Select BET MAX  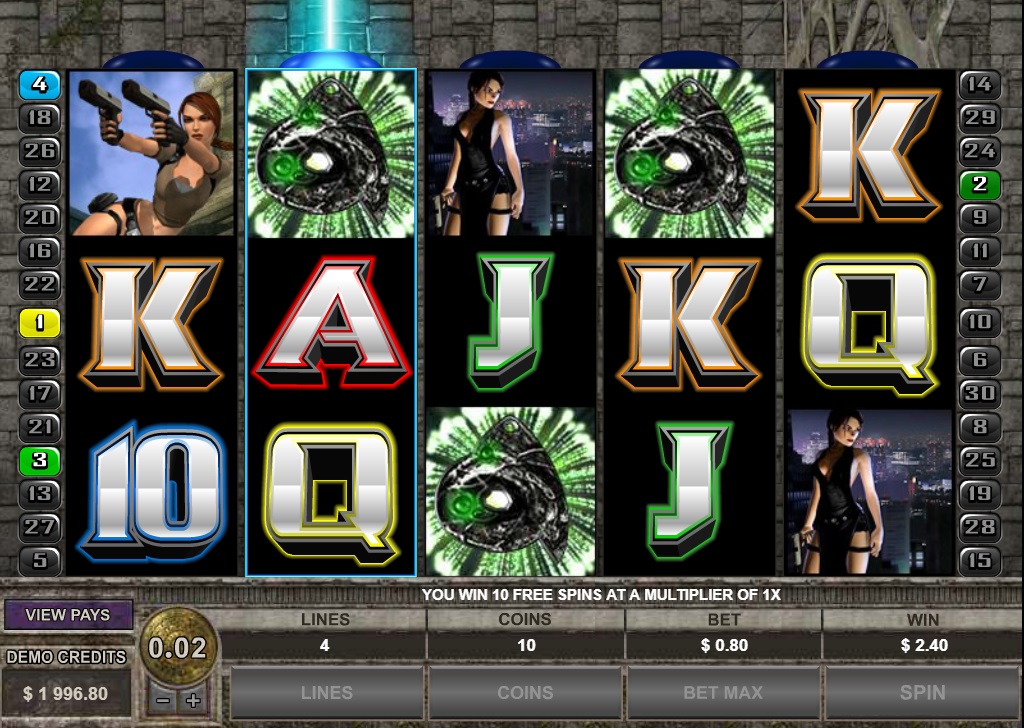pyautogui.click(x=723, y=692)
